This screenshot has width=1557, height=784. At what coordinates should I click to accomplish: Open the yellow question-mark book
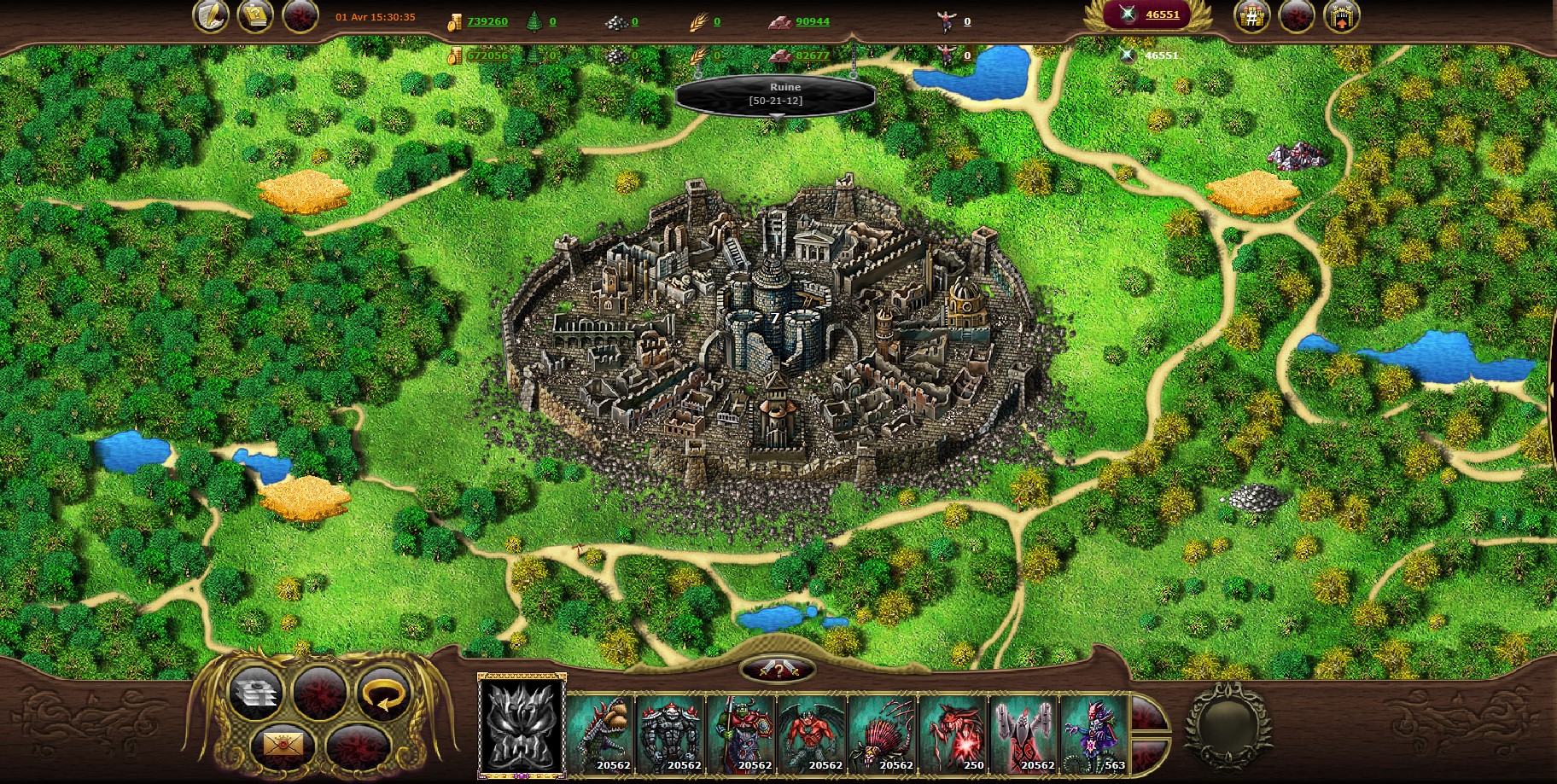pyautogui.click(x=255, y=16)
